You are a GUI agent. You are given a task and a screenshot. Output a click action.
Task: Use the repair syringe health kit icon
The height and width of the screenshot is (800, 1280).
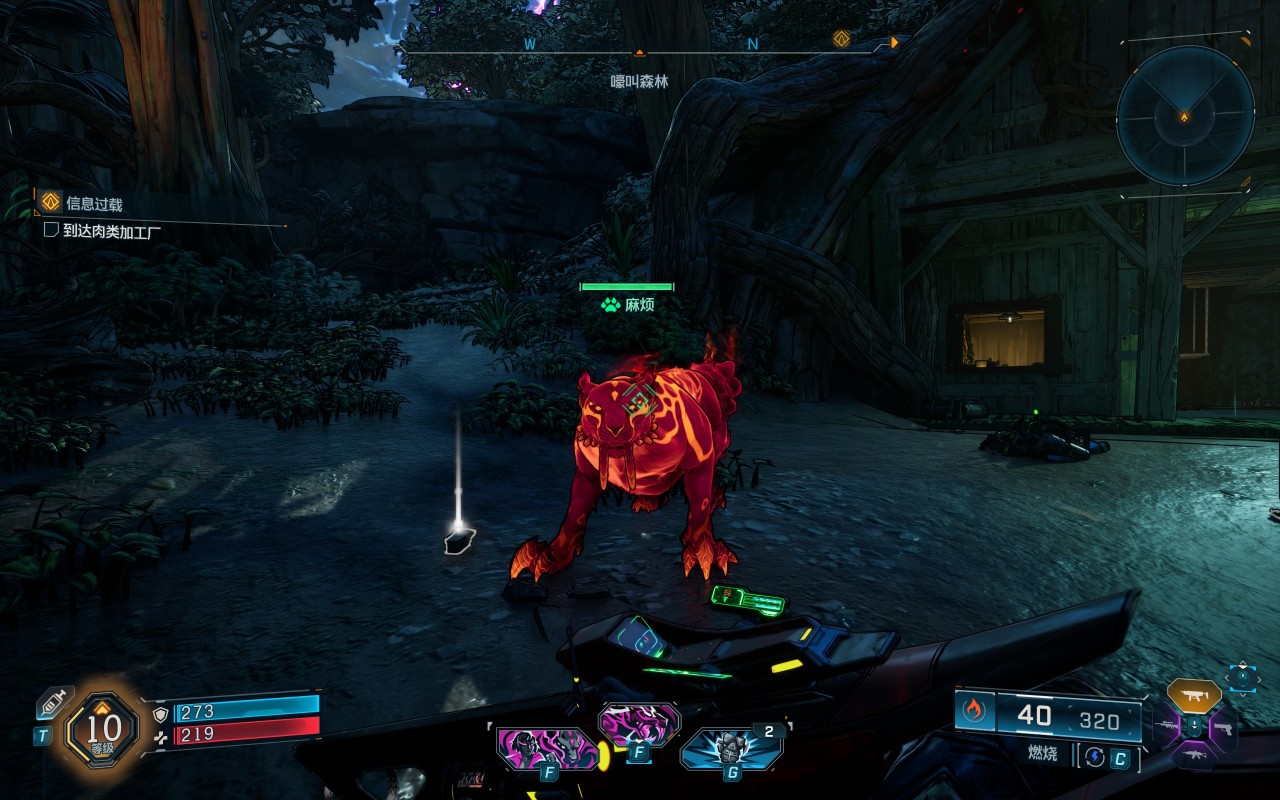click(54, 701)
